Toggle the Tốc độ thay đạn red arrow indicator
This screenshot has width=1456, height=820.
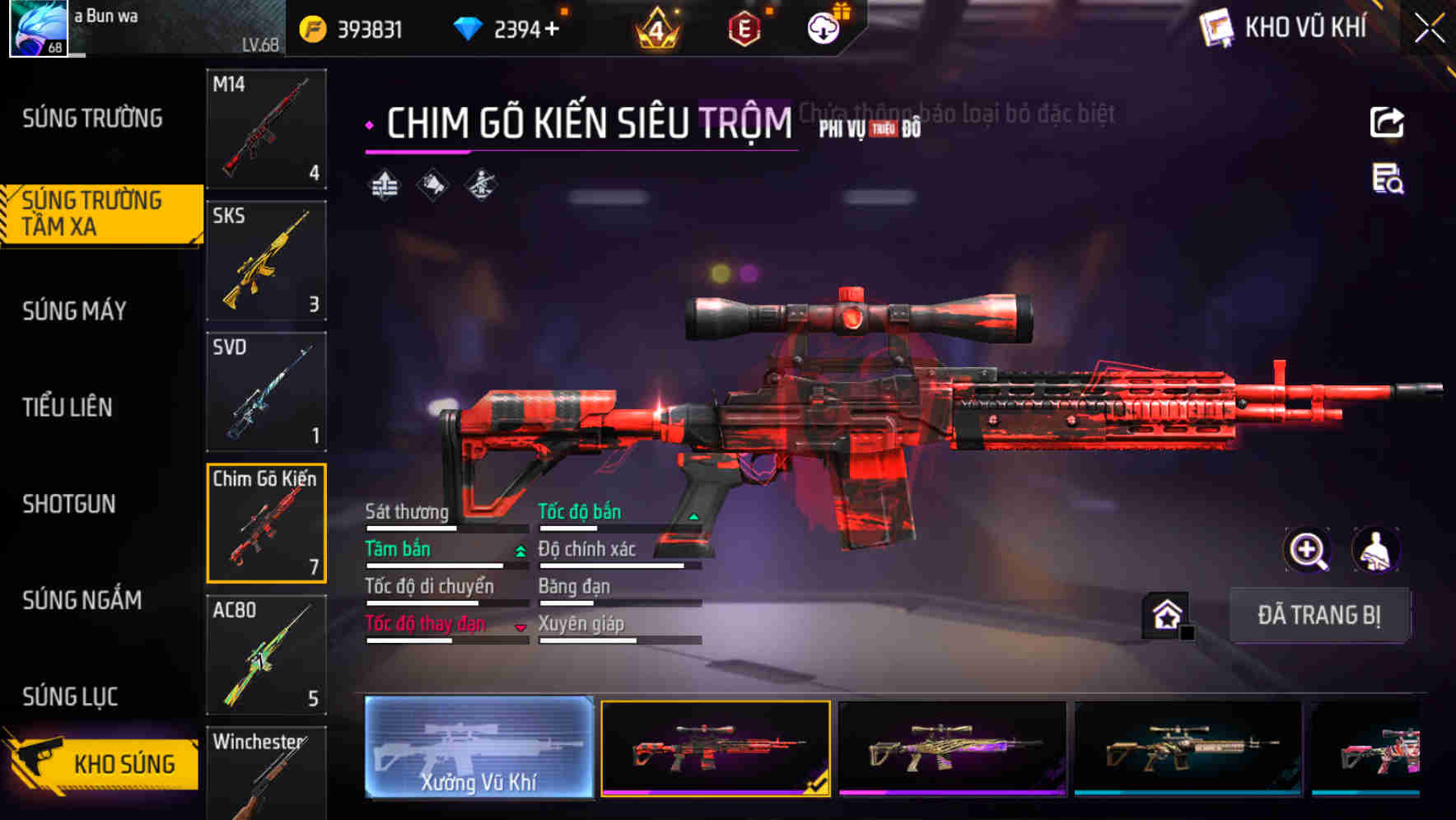pos(521,627)
